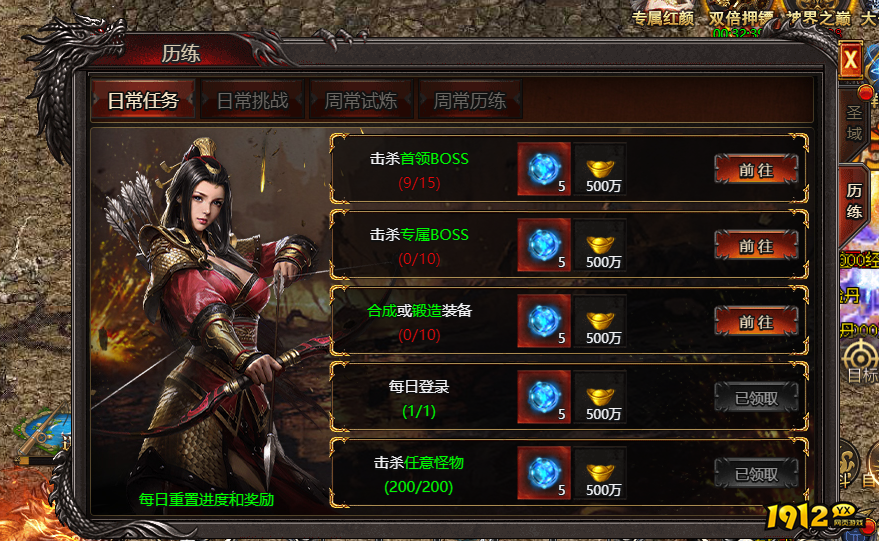879x541 pixels.
Task: Open the 专属红颜 event at top
Action: [667, 18]
